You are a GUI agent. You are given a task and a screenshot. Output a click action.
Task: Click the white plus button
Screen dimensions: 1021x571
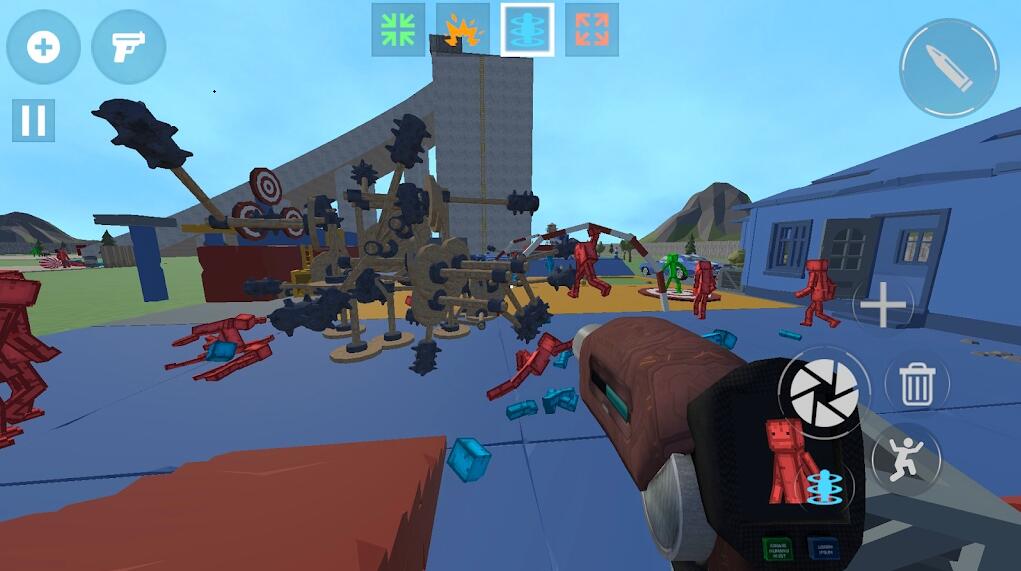click(884, 307)
